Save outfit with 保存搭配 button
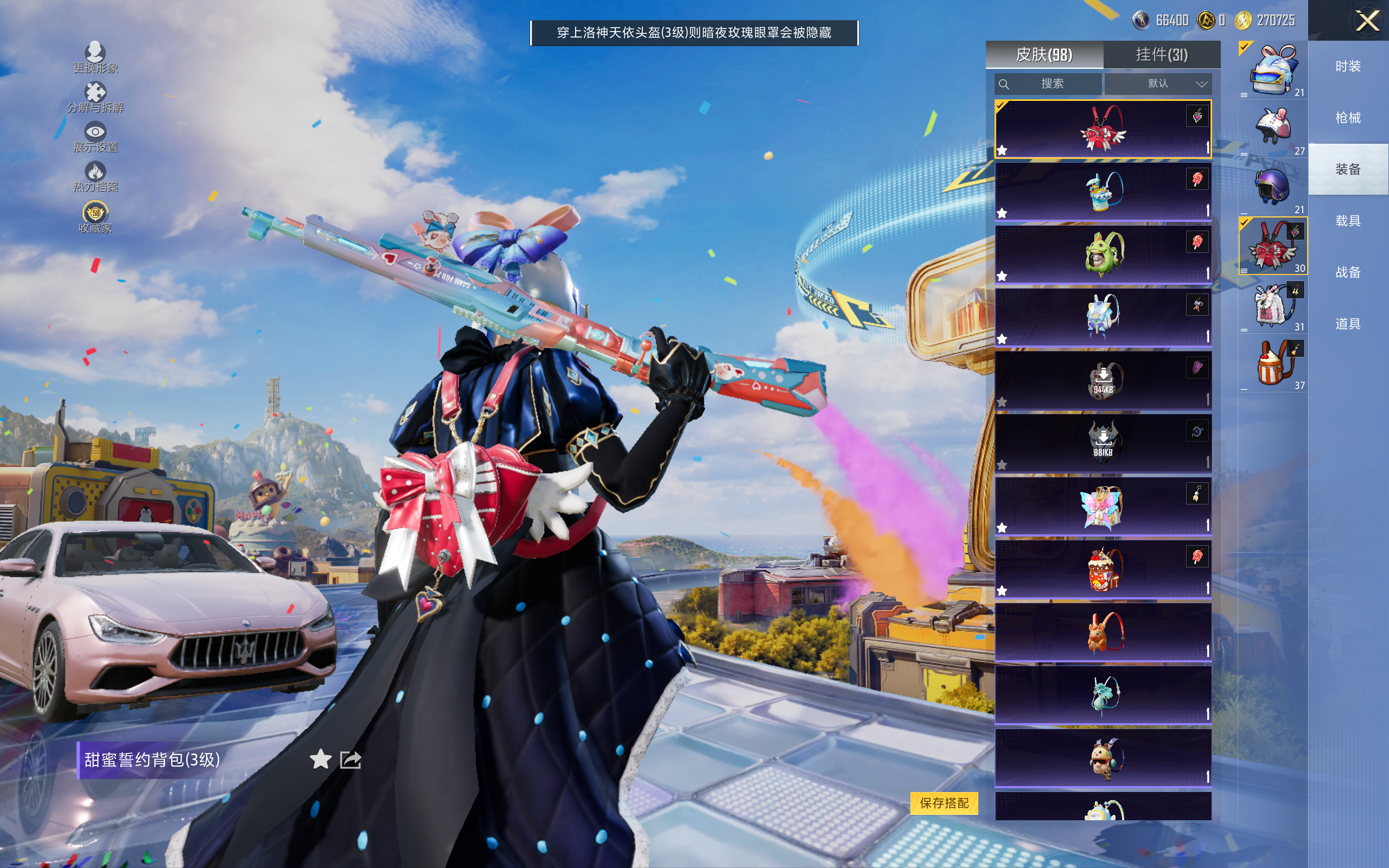Image resolution: width=1389 pixels, height=868 pixels. pyautogui.click(x=944, y=802)
